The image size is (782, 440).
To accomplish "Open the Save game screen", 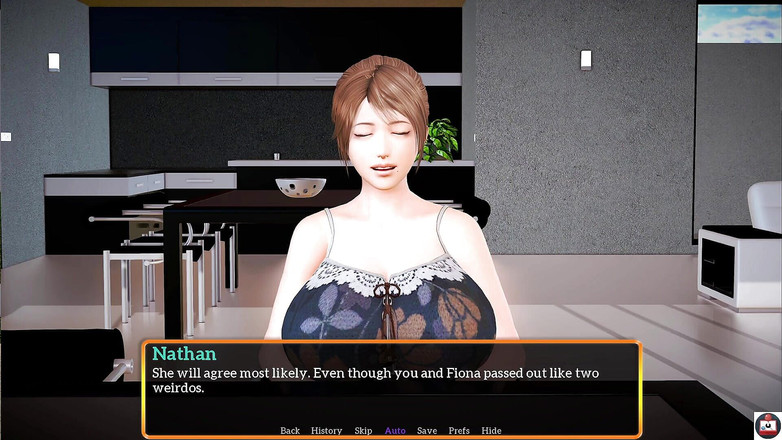I will point(427,431).
